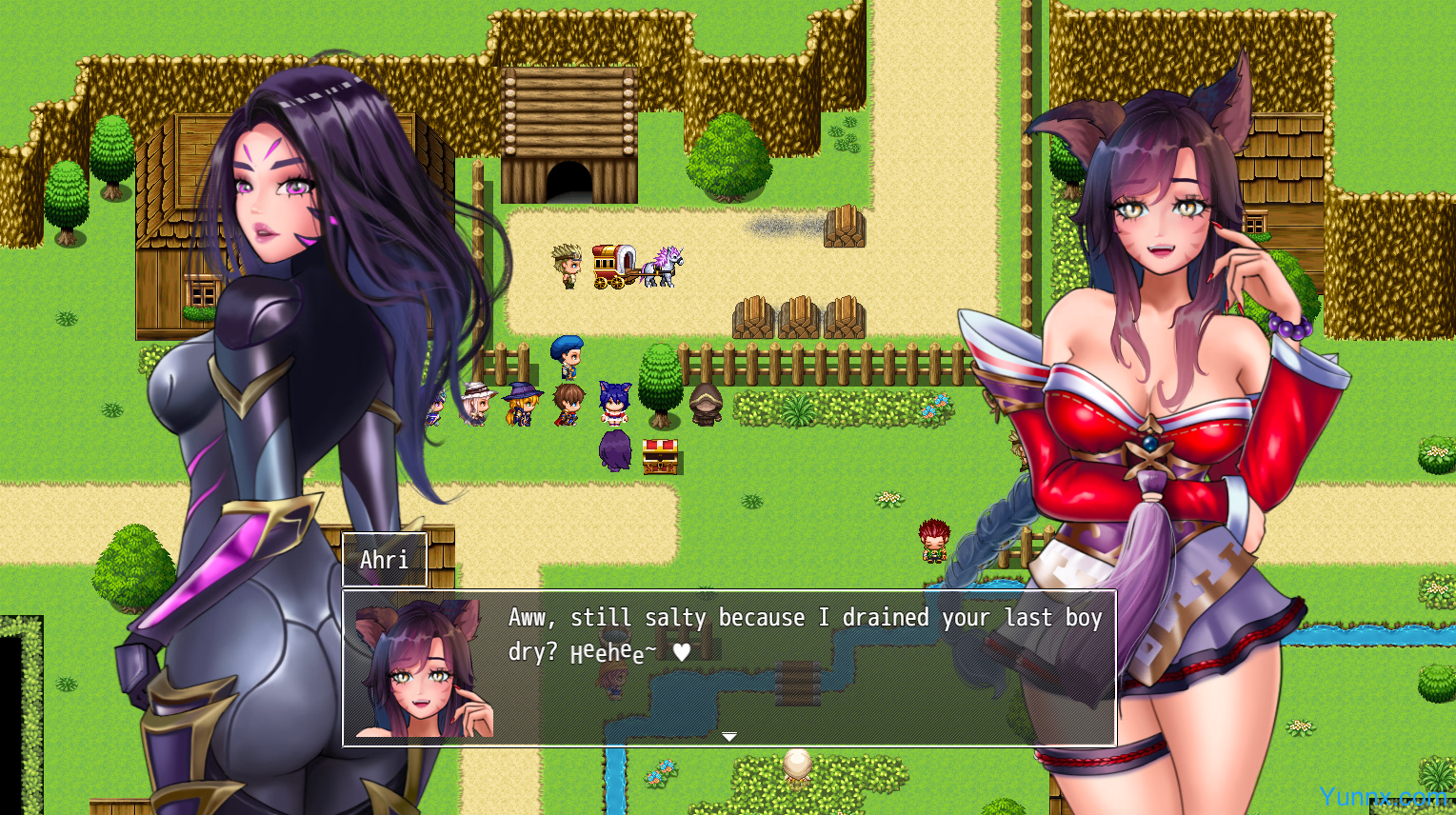Viewport: 1456px width, 815px height.
Task: Click the white continue arrow in dialogue box
Action: point(729,736)
